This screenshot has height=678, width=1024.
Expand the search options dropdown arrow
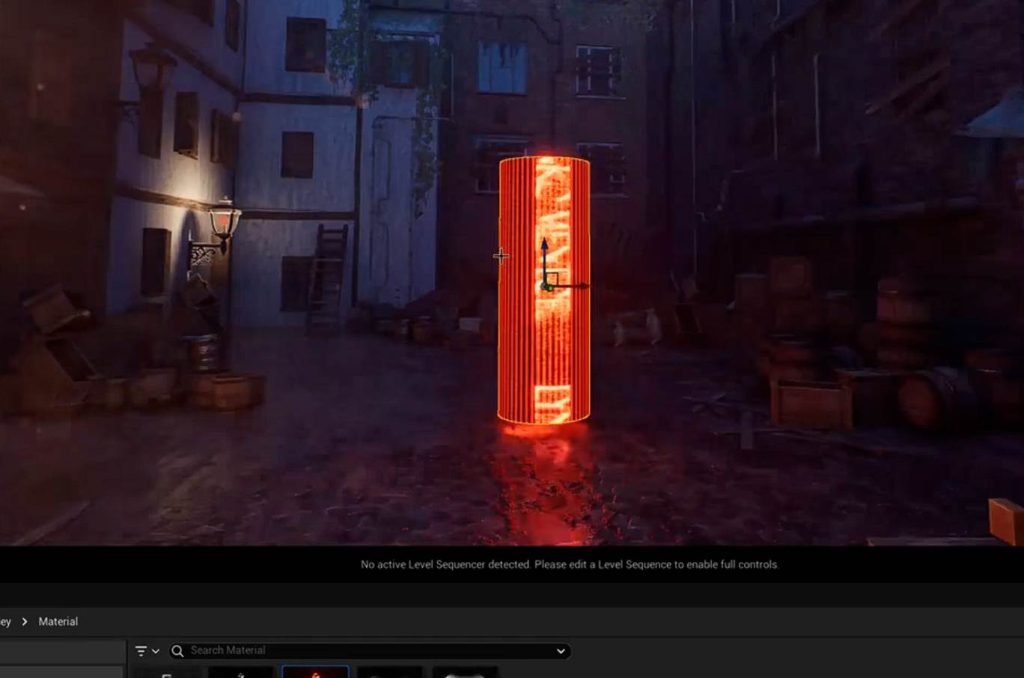pyautogui.click(x=560, y=651)
